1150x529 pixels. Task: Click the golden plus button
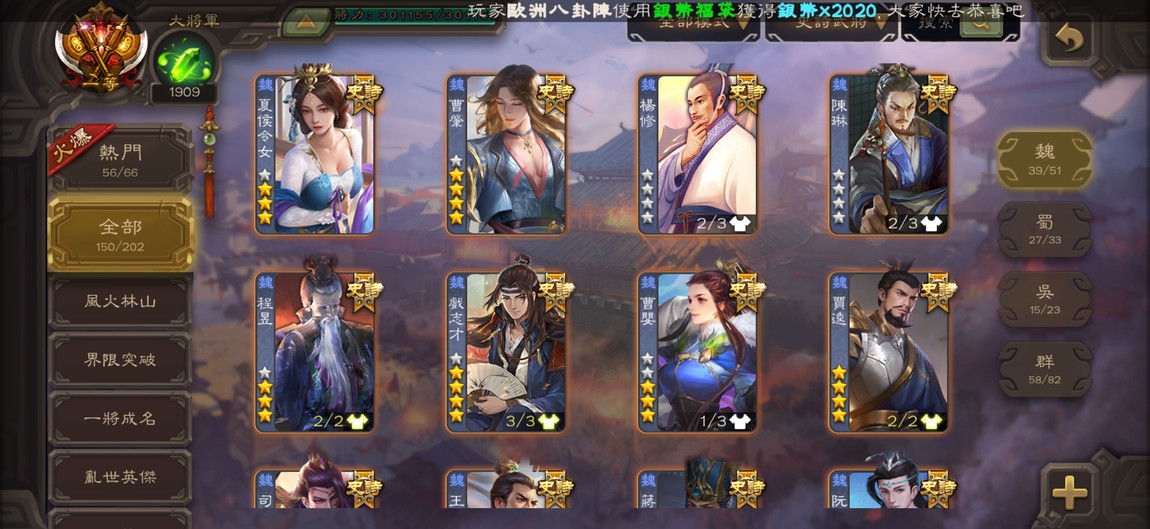tap(1069, 492)
